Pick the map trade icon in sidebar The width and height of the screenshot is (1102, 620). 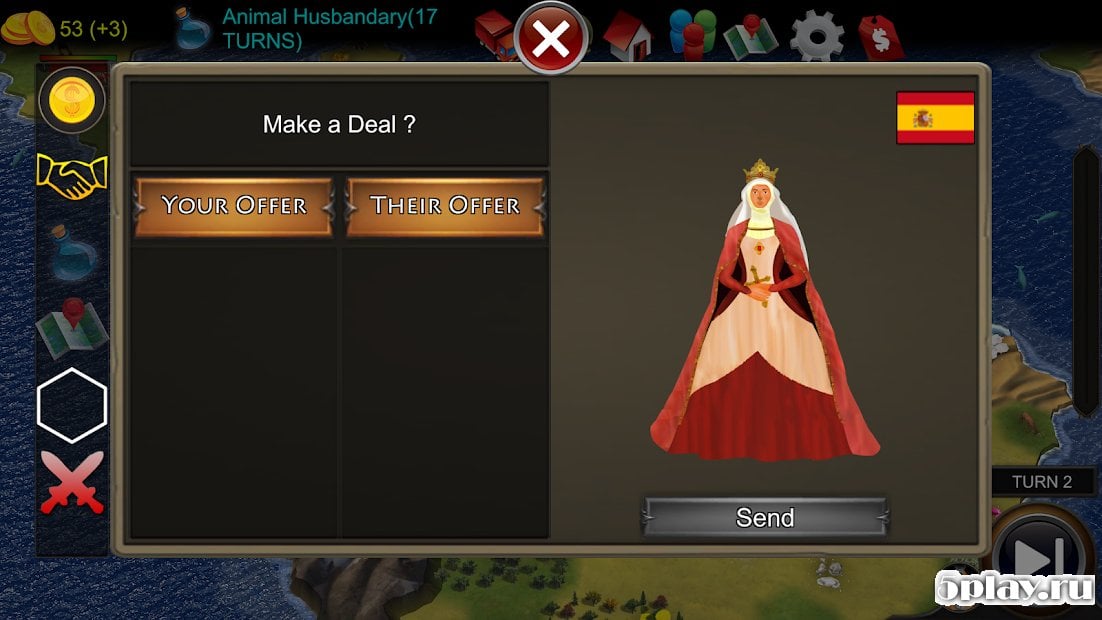72,327
